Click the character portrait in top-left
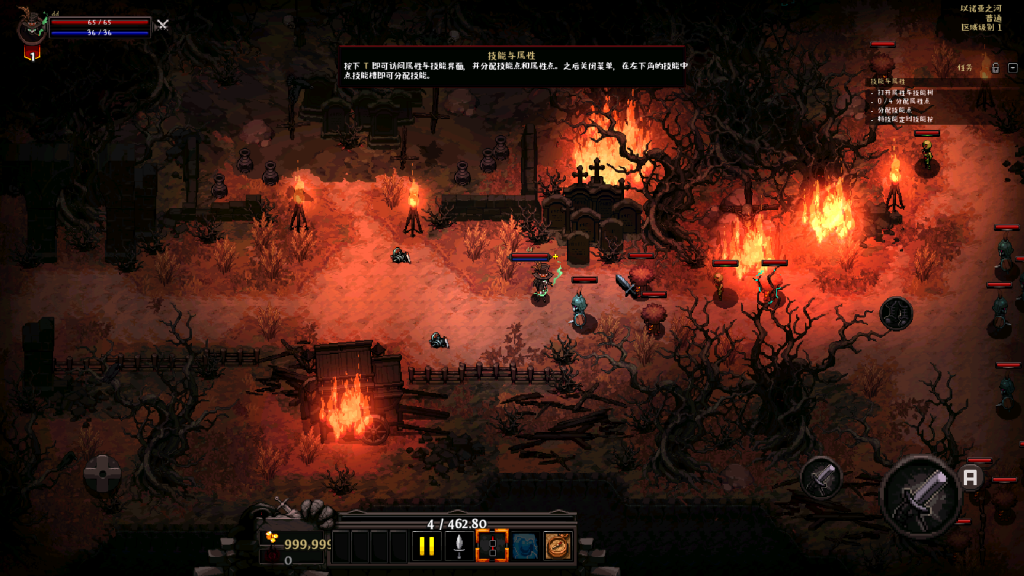This screenshot has width=1024, height=576. (31, 27)
